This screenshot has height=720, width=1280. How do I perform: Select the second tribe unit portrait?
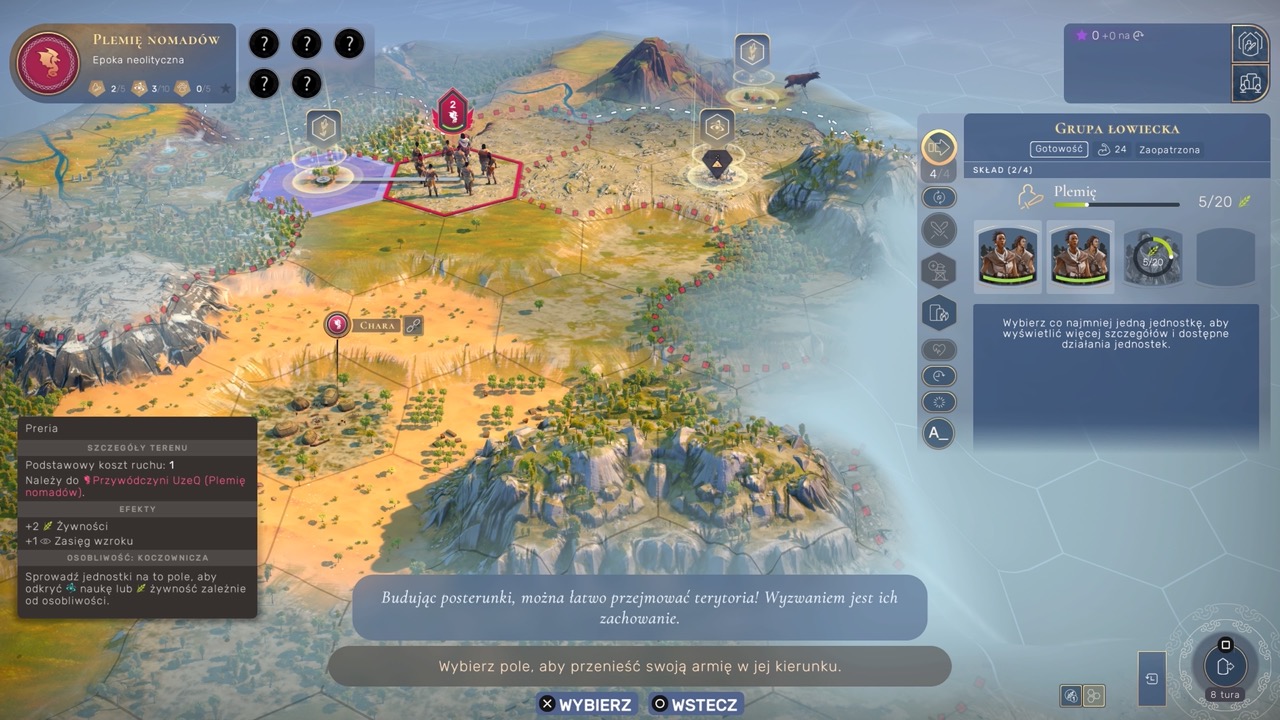tap(1080, 256)
